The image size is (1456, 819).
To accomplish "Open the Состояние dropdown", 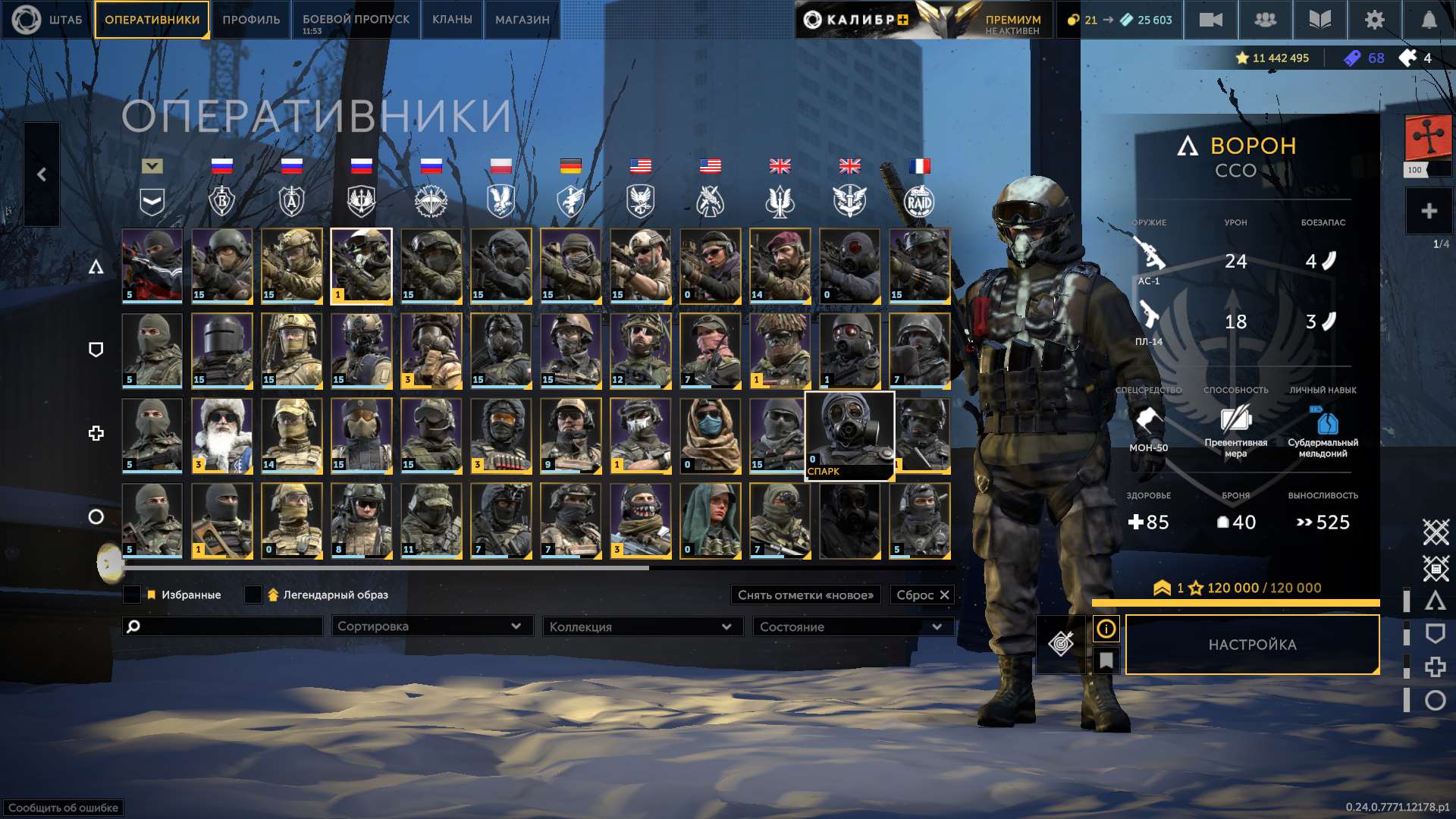I will (852, 627).
